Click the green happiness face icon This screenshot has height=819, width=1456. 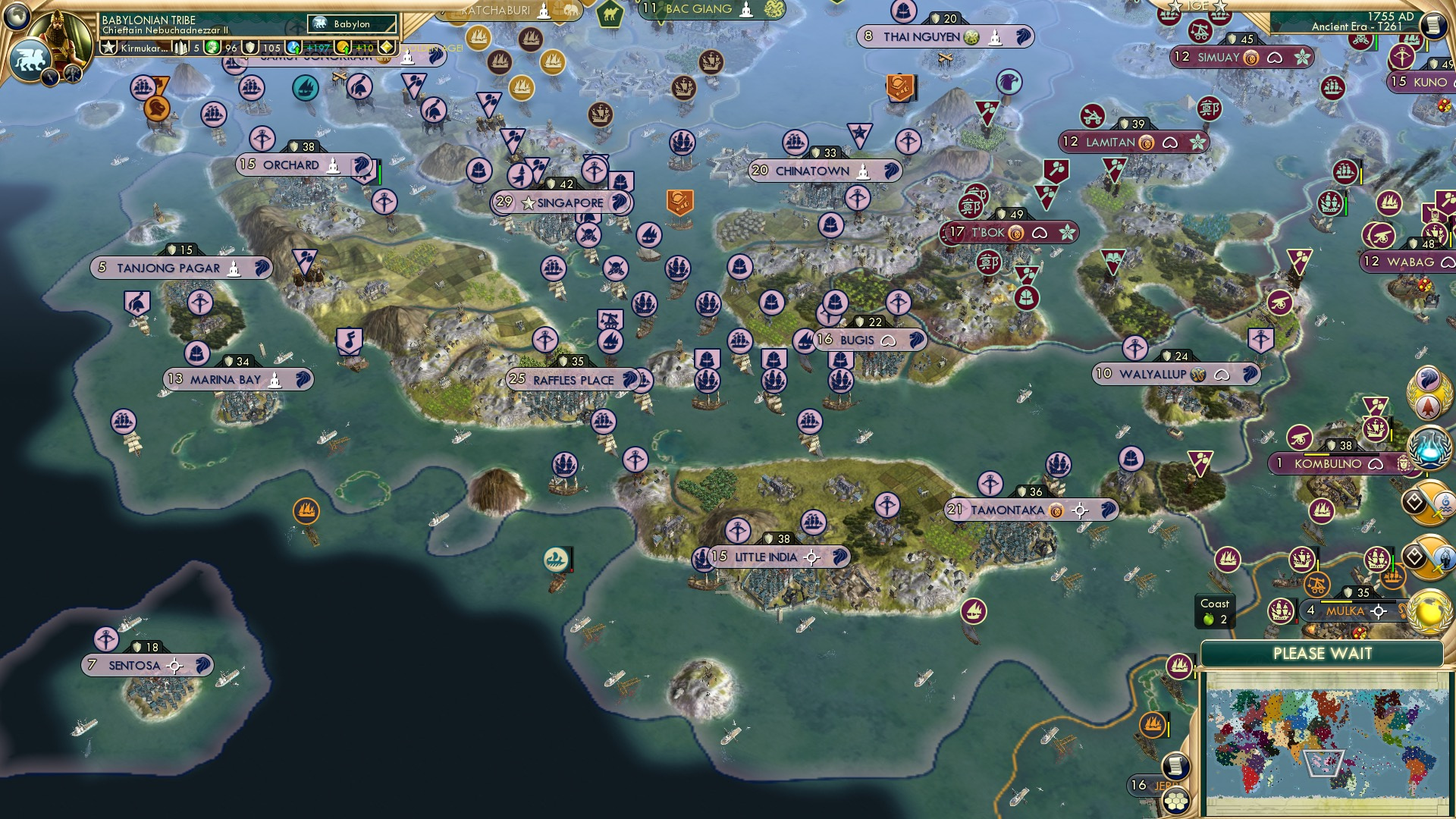pos(212,47)
